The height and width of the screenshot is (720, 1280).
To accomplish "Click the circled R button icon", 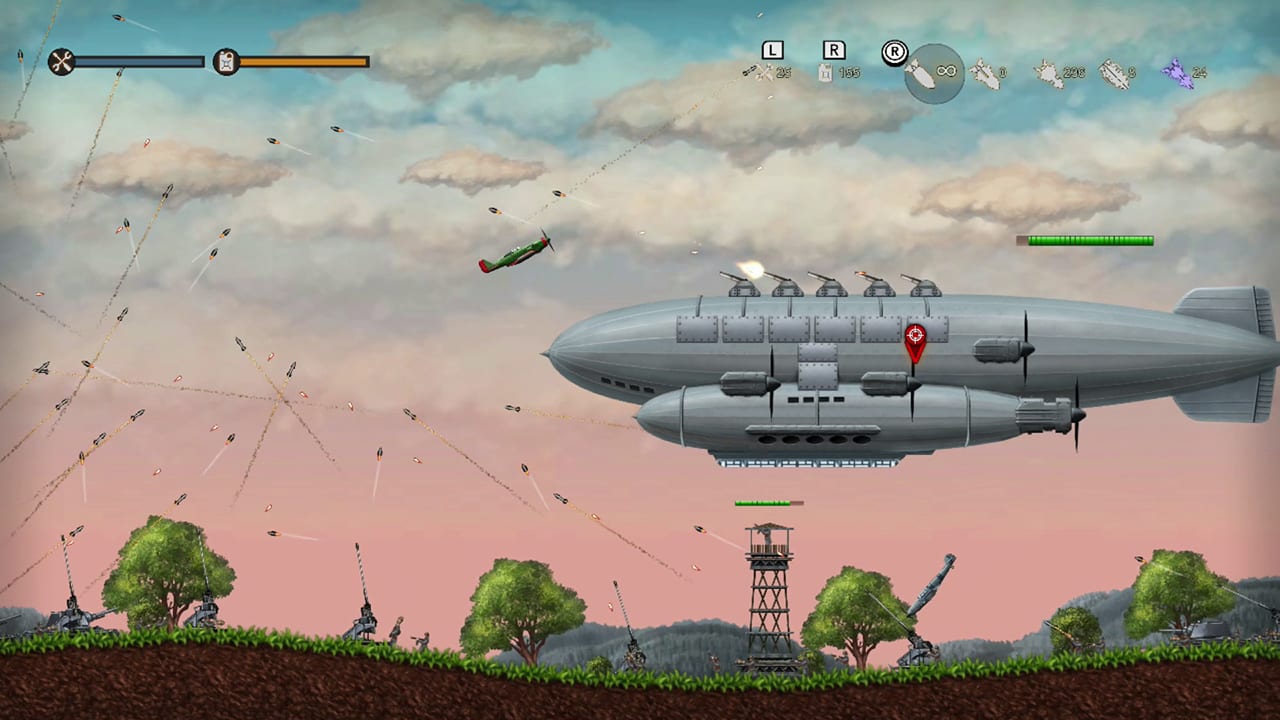I will tap(894, 52).
